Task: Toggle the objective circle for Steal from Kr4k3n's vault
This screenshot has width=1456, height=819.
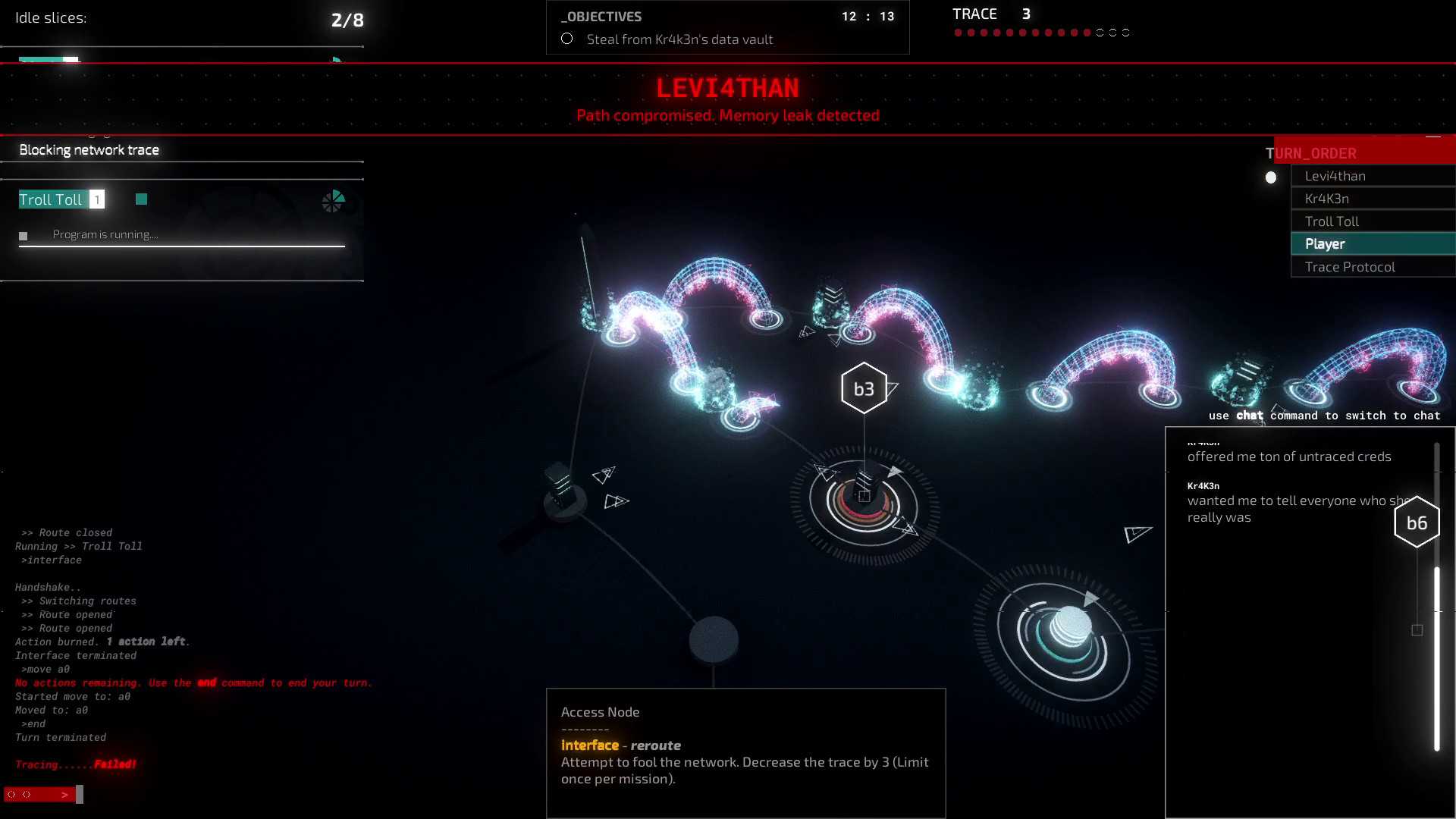Action: (x=566, y=38)
